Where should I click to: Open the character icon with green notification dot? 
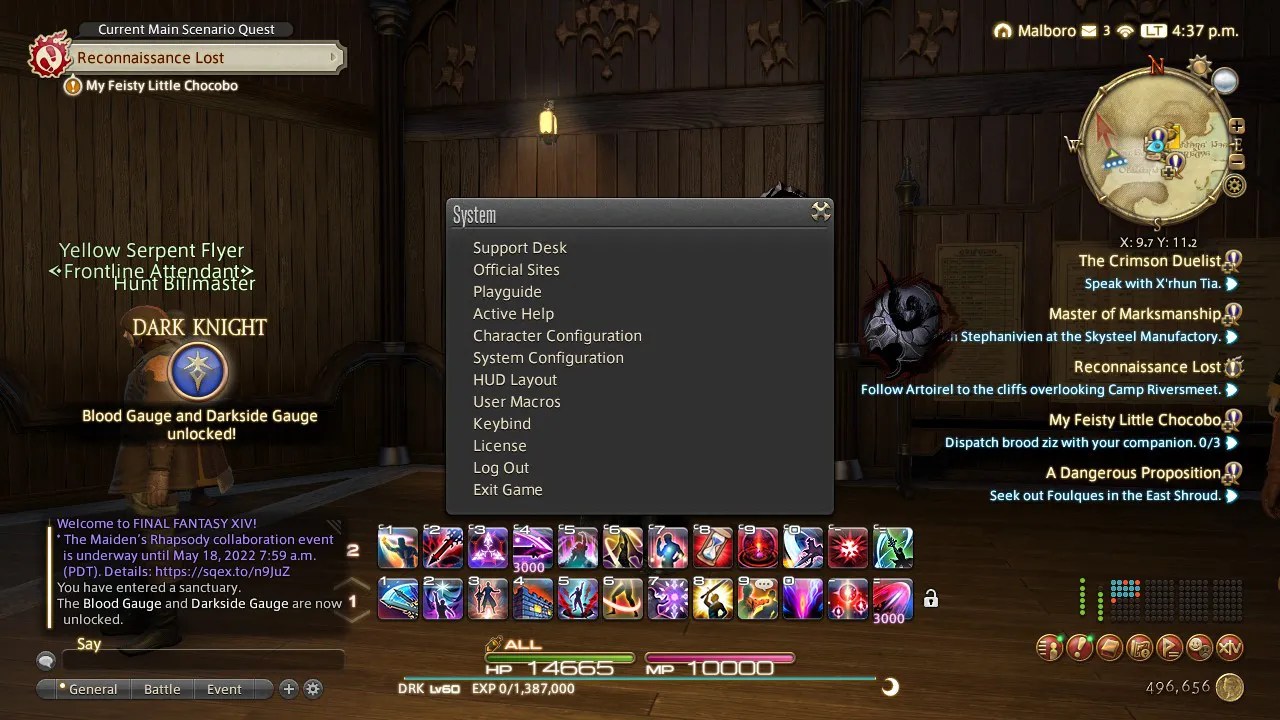click(x=1049, y=647)
